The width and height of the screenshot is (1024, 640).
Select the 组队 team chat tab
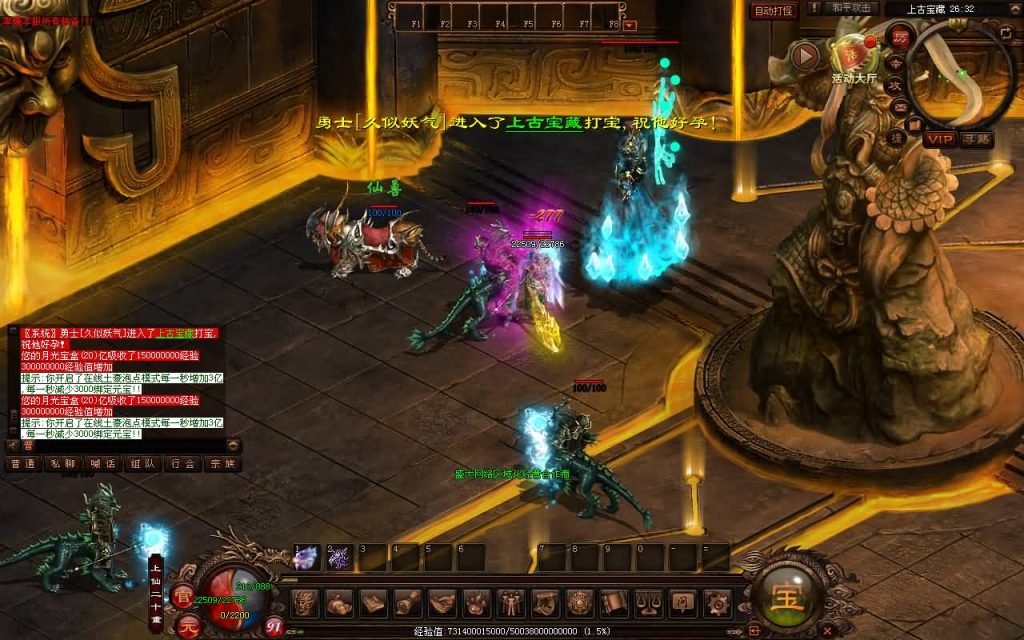(142, 464)
